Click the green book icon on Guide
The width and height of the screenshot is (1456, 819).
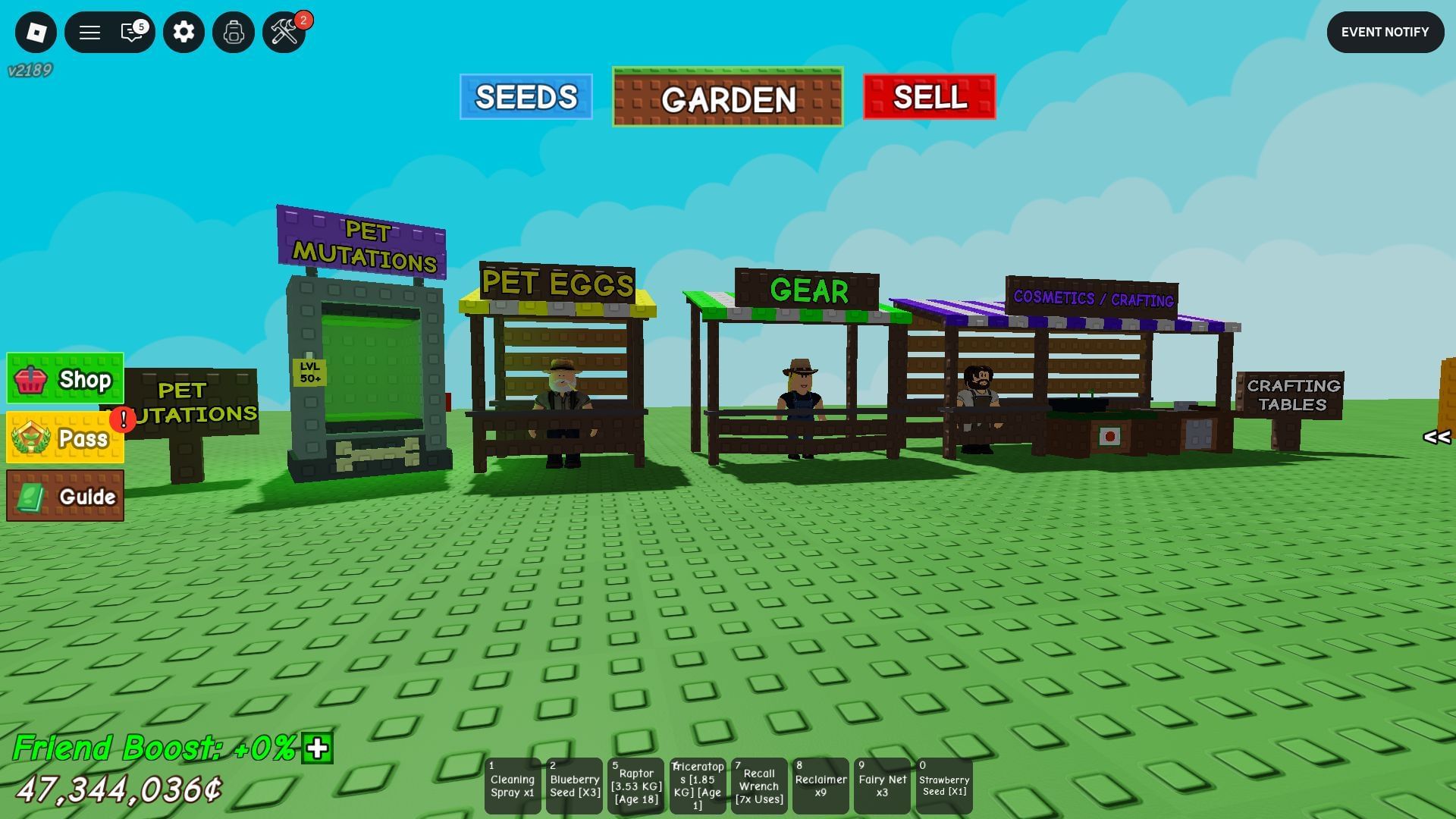[x=31, y=497]
